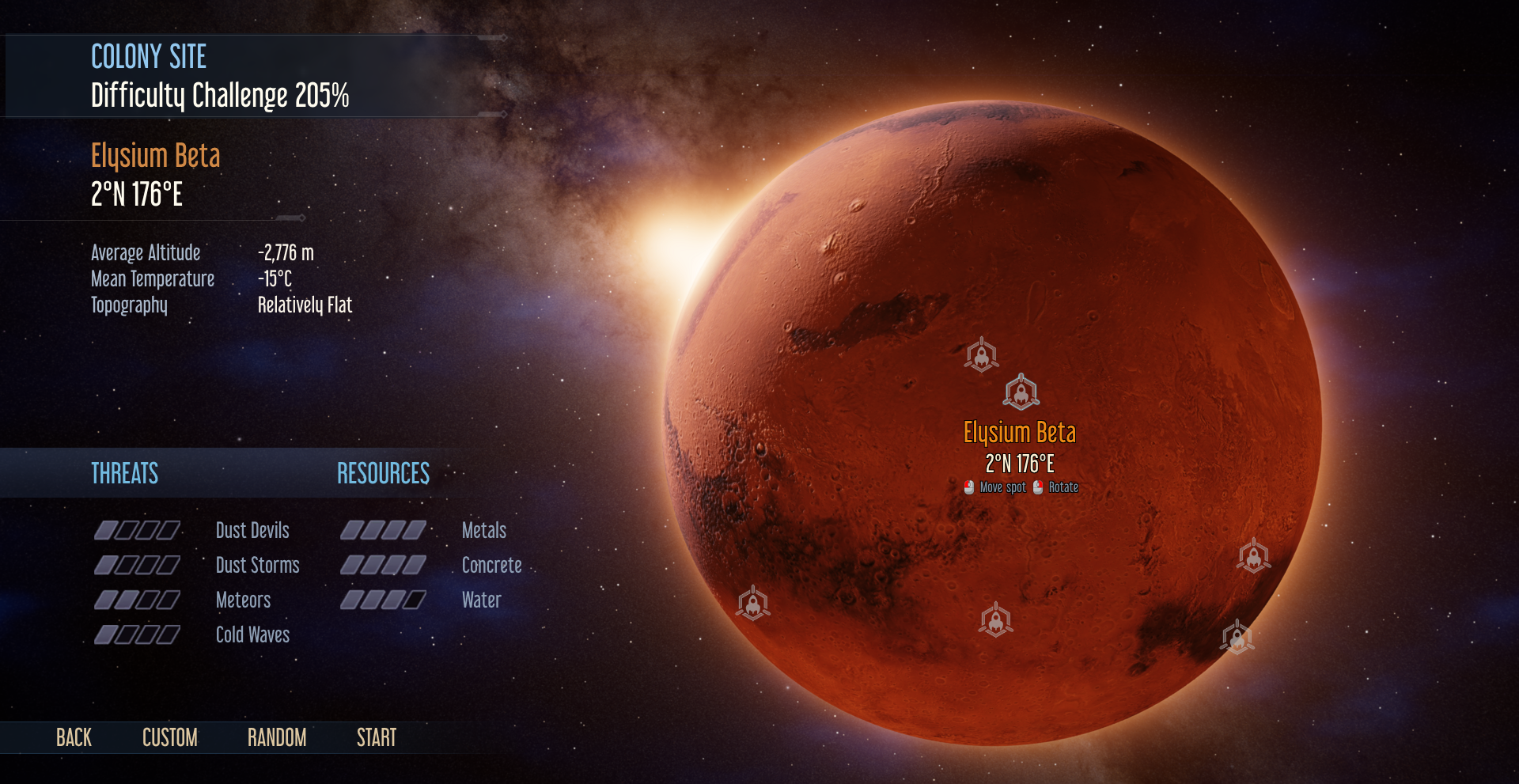Open the CUSTOM colony site option

click(169, 738)
